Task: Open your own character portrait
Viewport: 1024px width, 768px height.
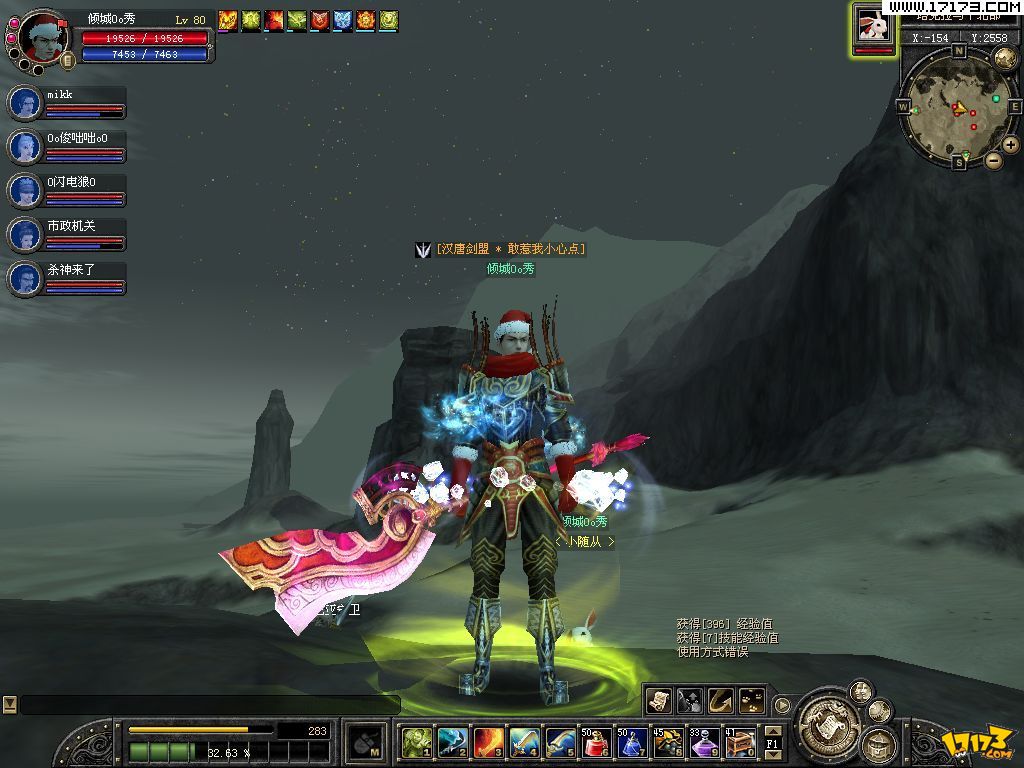Action: coord(40,40)
